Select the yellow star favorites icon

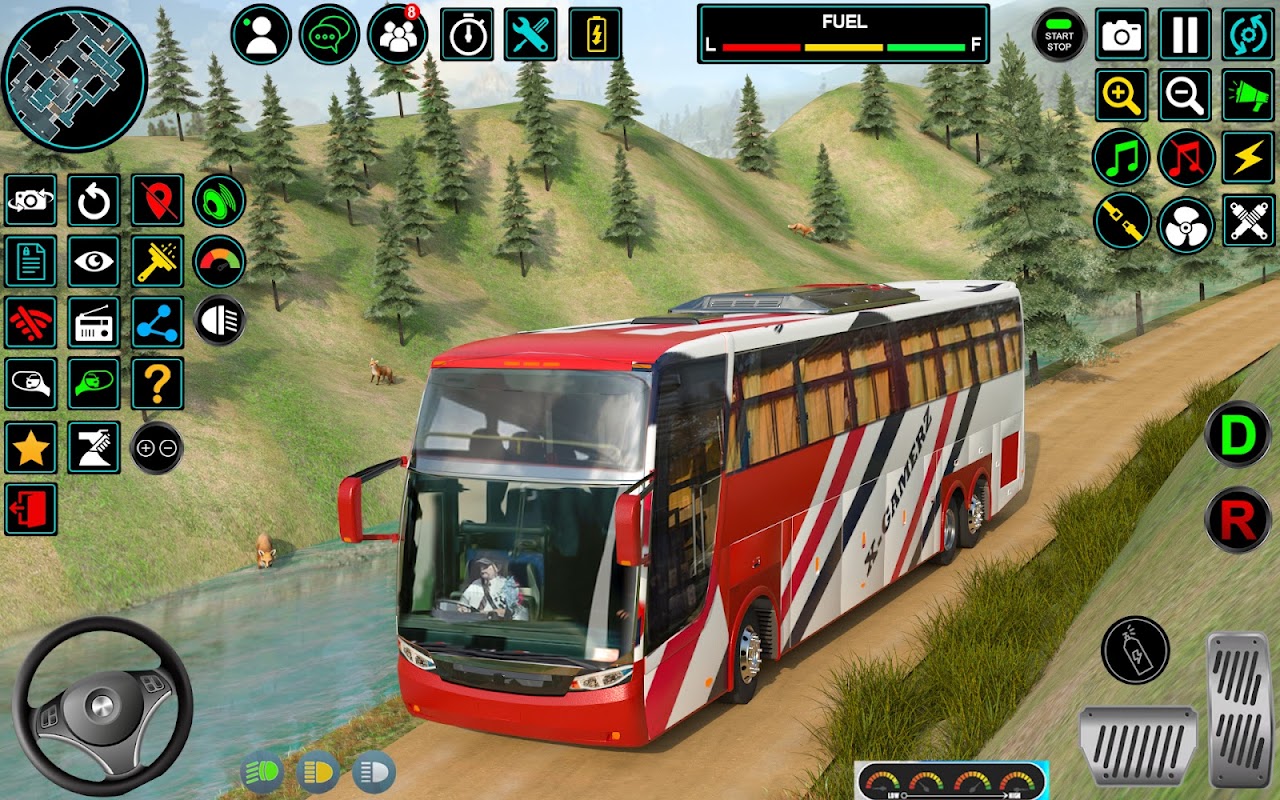tap(30, 447)
